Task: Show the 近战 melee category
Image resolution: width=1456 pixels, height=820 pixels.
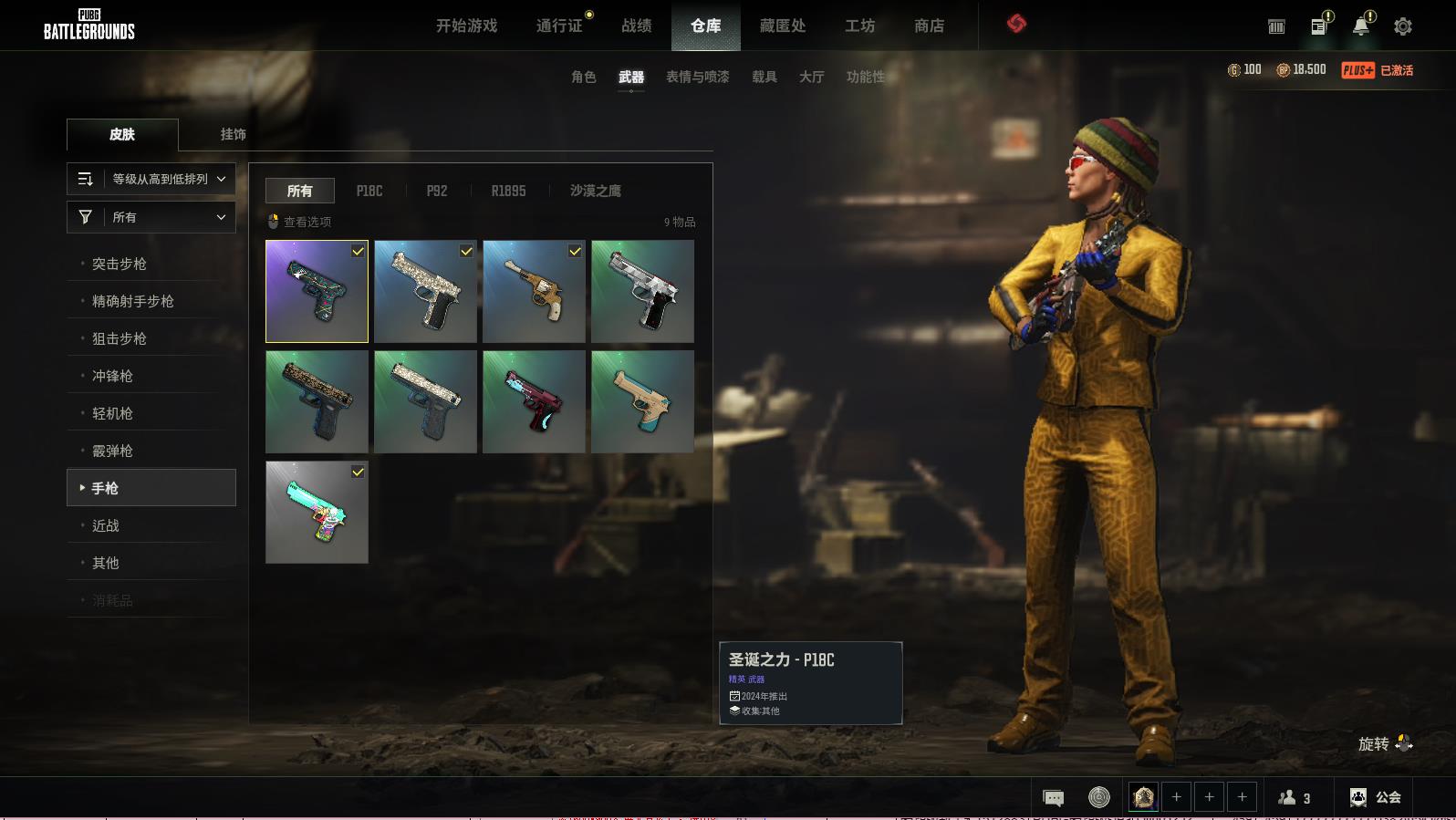Action: pyautogui.click(x=106, y=525)
